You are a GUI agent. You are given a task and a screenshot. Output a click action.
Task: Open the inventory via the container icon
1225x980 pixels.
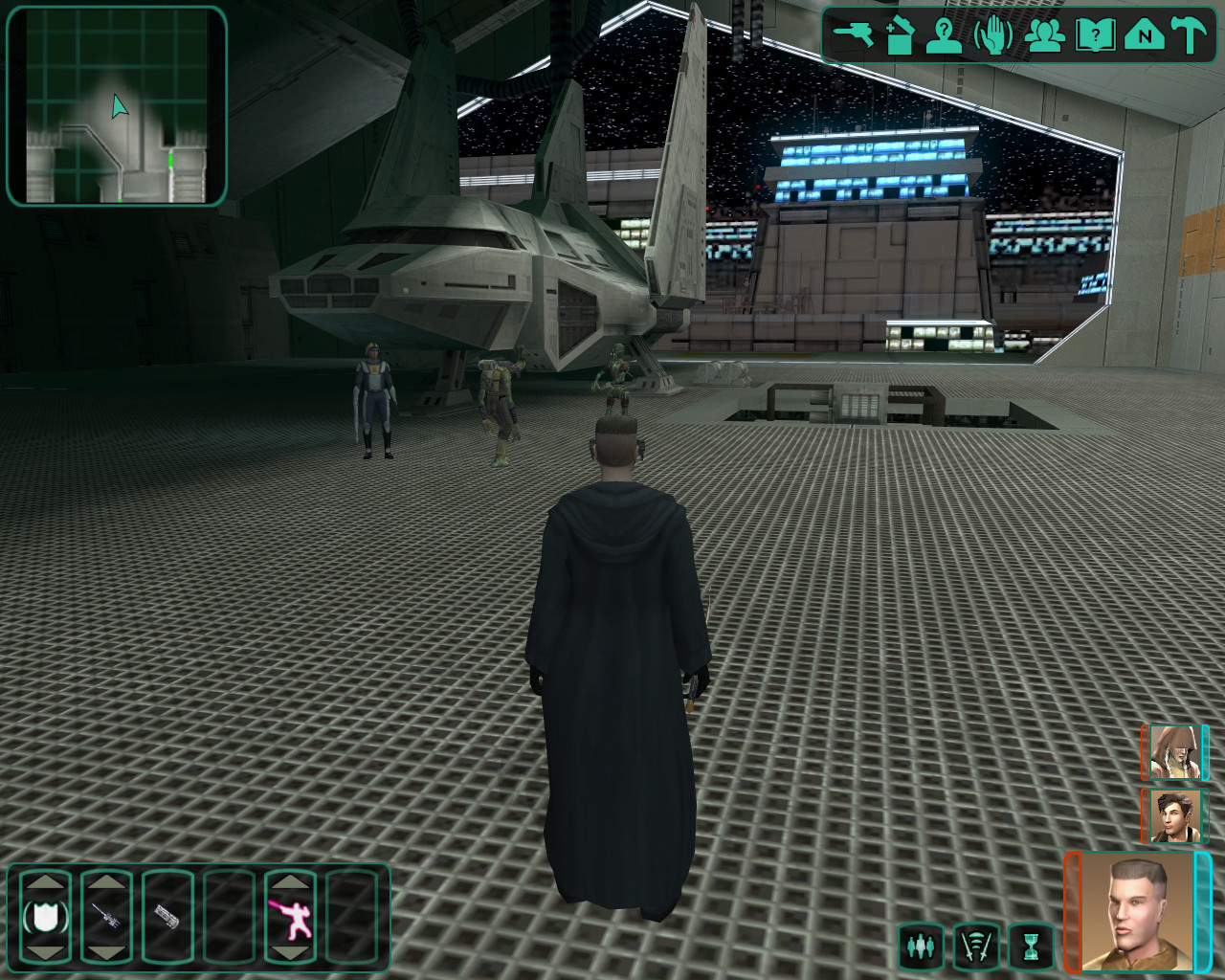coord(900,36)
